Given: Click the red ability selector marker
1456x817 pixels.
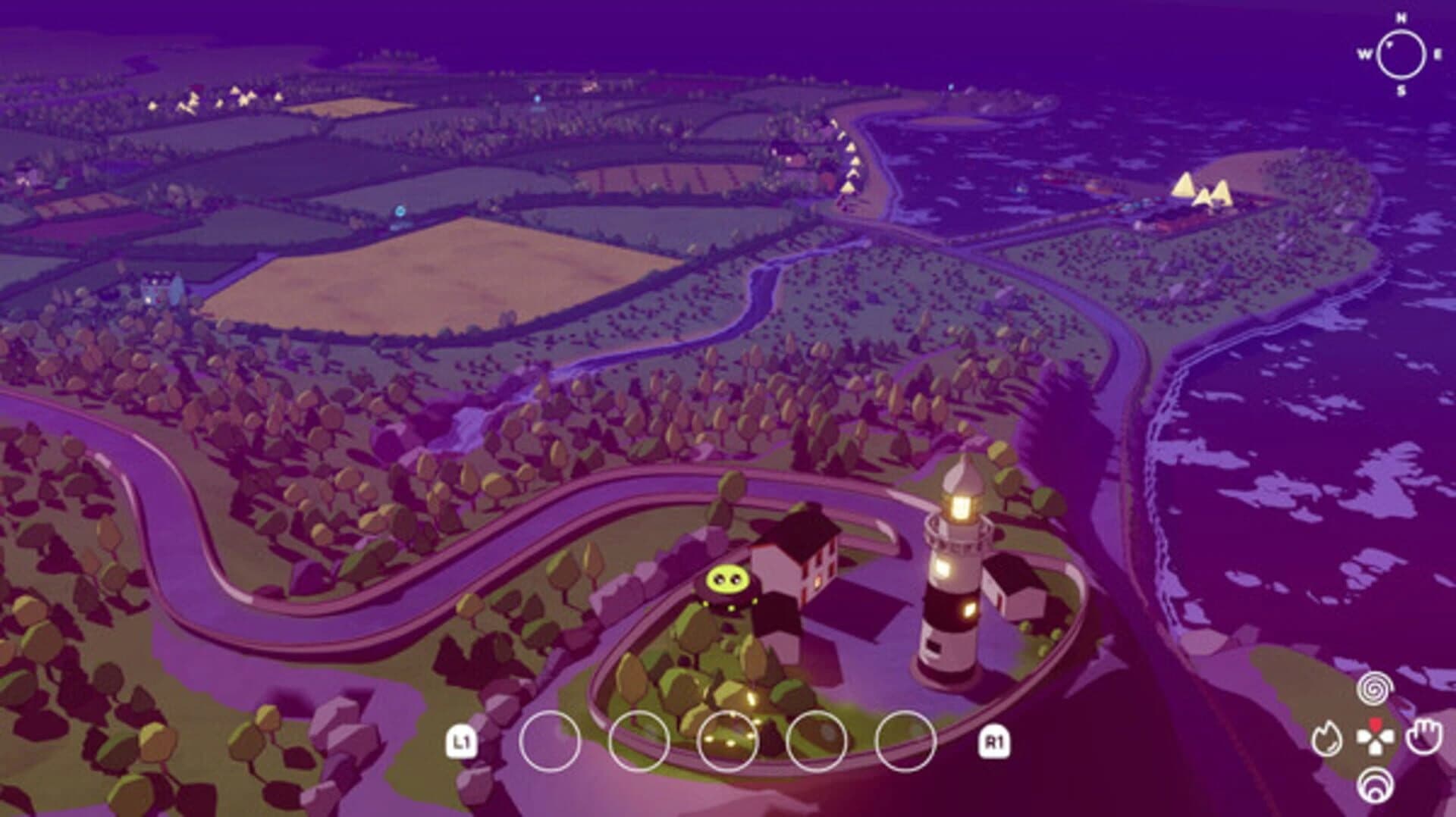Looking at the screenshot, I should coord(1375,724).
